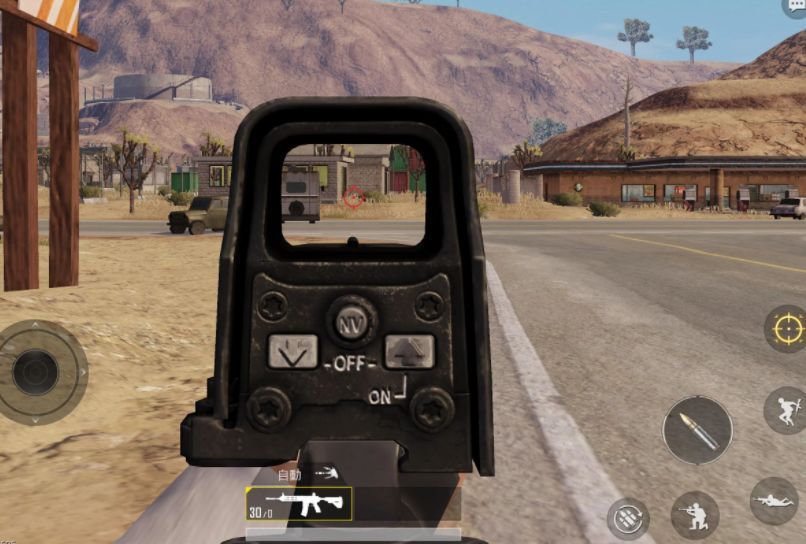The height and width of the screenshot is (544, 806).
Task: Change the 自動 fire mode
Action: 289,475
